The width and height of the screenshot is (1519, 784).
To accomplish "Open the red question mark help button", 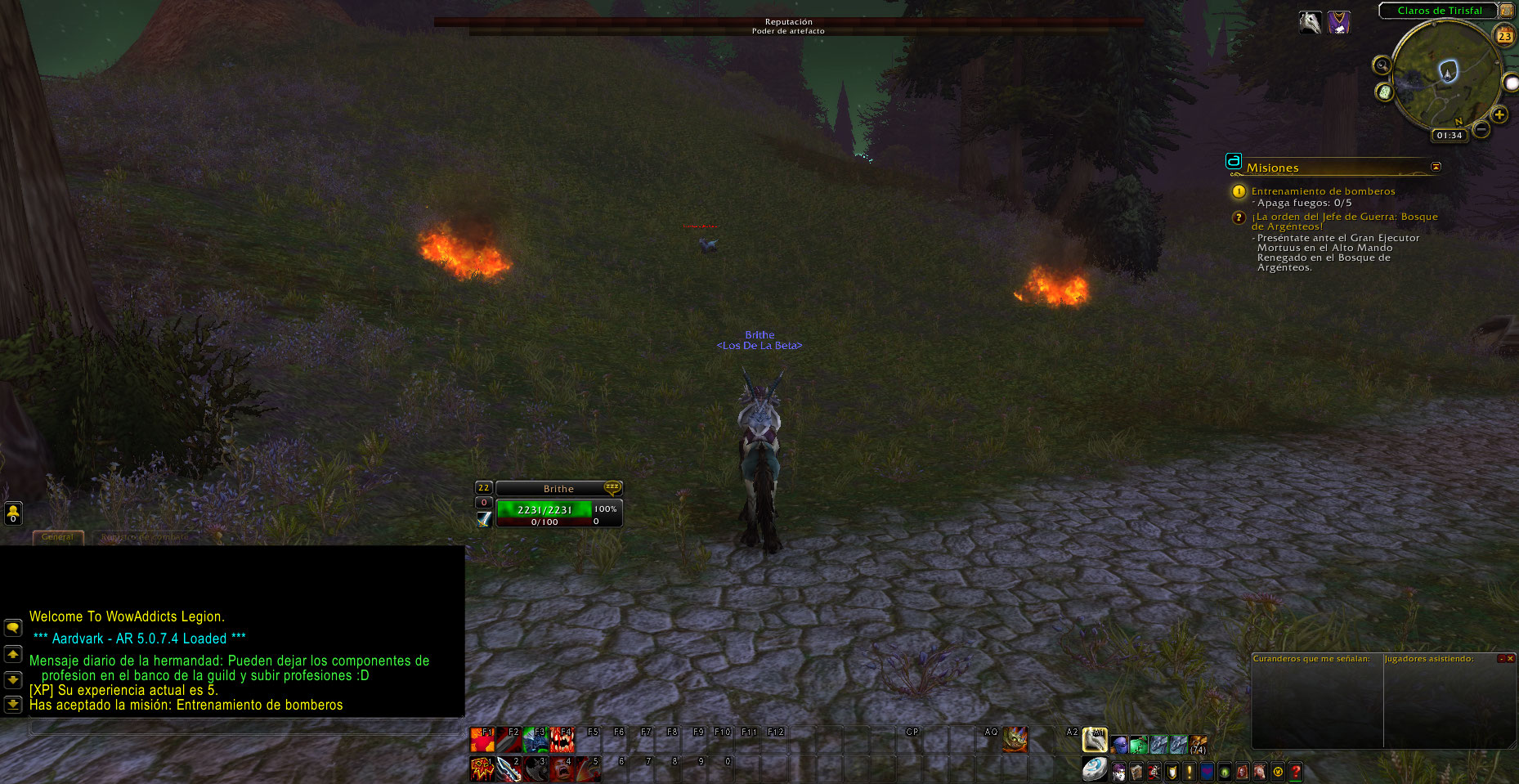I will pos(1295,771).
